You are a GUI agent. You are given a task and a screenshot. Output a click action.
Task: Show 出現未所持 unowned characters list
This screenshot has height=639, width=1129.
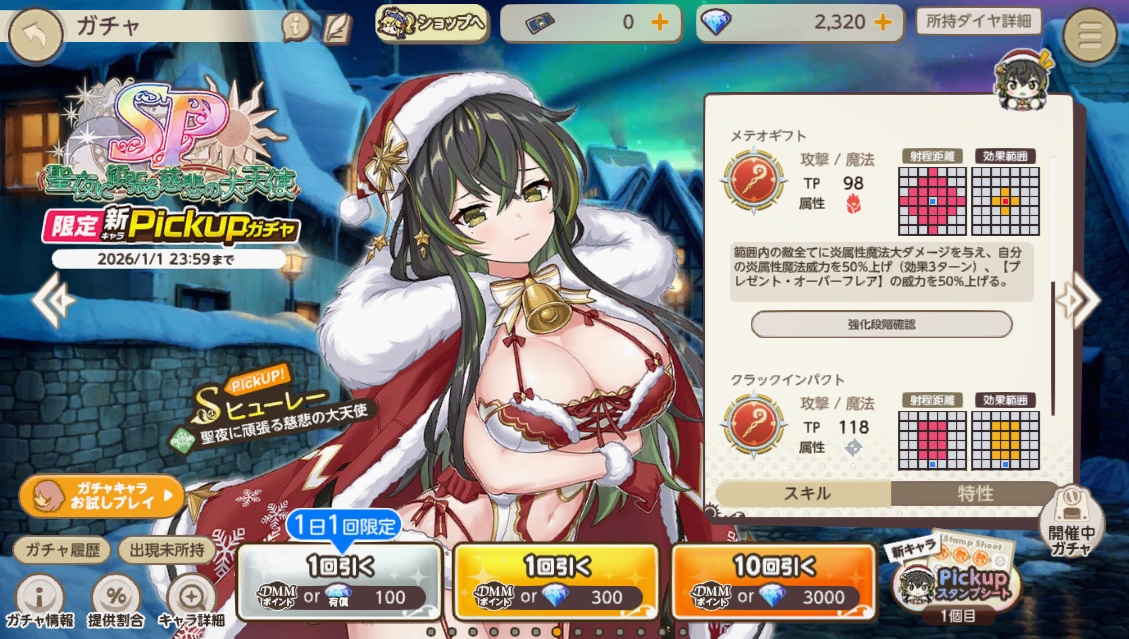(x=164, y=549)
